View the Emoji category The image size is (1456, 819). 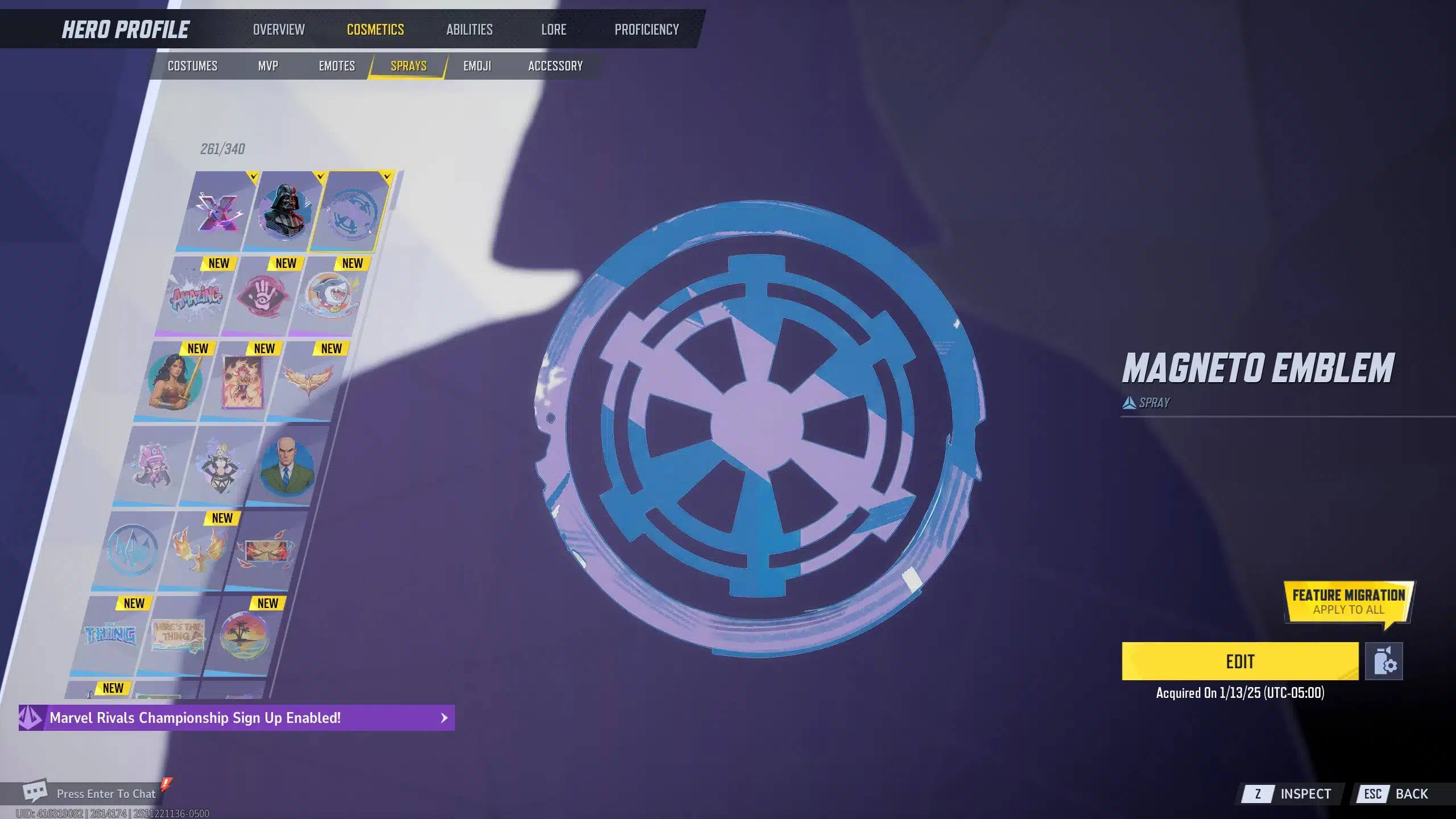[x=477, y=66]
